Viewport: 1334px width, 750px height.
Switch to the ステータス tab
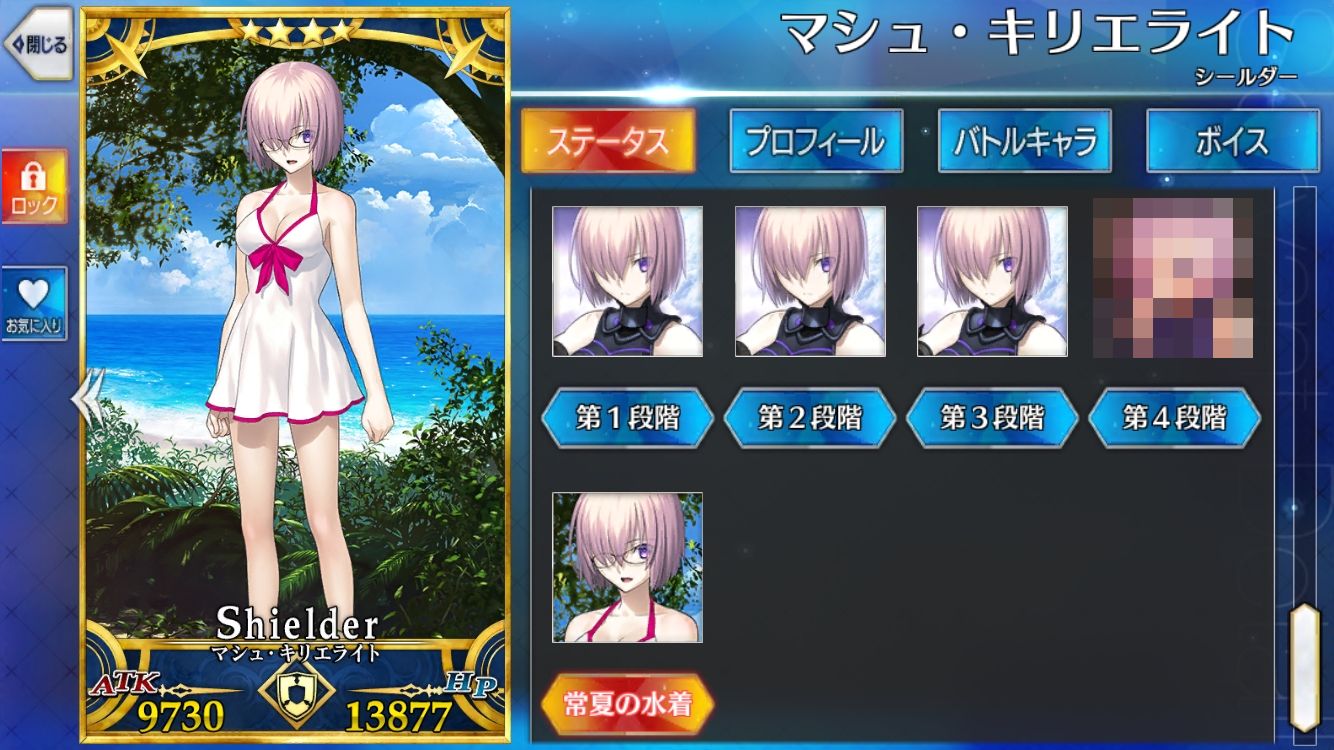tap(607, 141)
